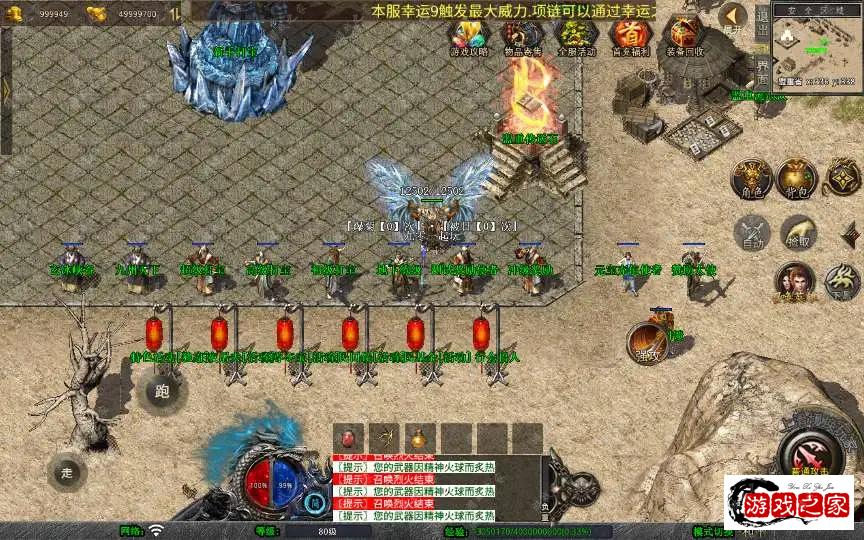This screenshot has width=864, height=540.
Task: Click the 退出 exit button
Action: pos(762,22)
